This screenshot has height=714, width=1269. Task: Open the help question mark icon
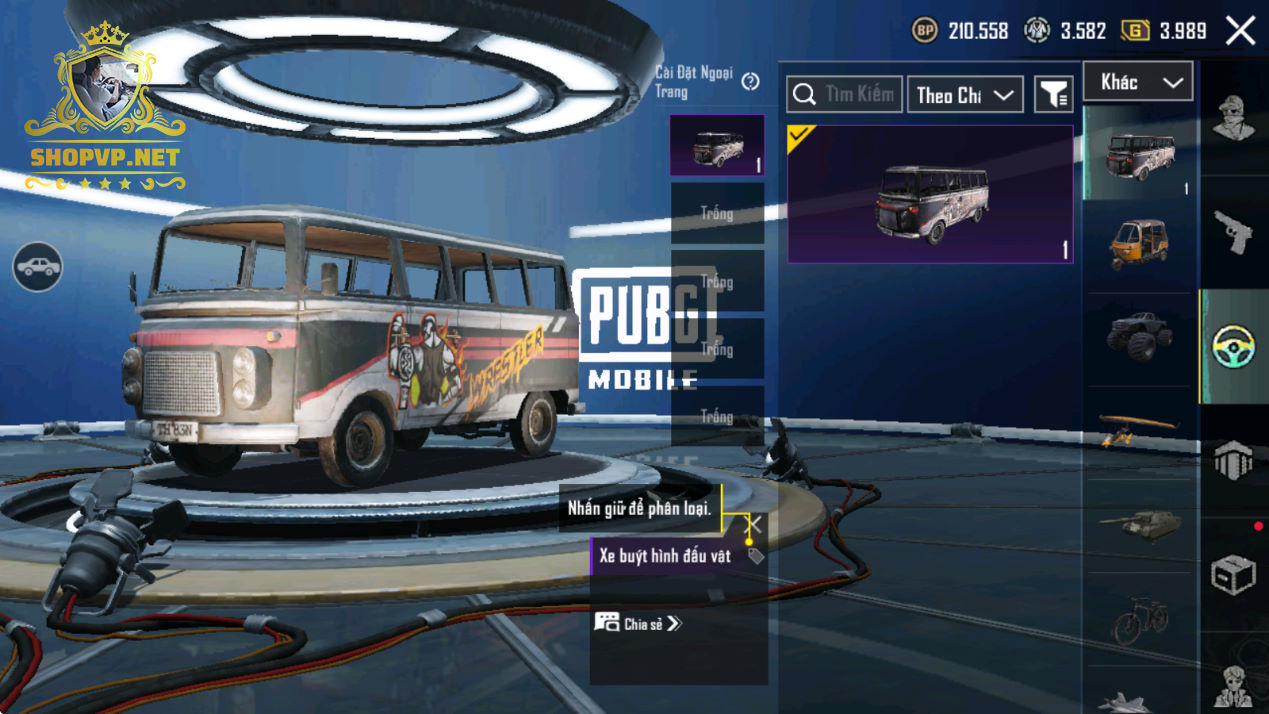click(x=751, y=82)
